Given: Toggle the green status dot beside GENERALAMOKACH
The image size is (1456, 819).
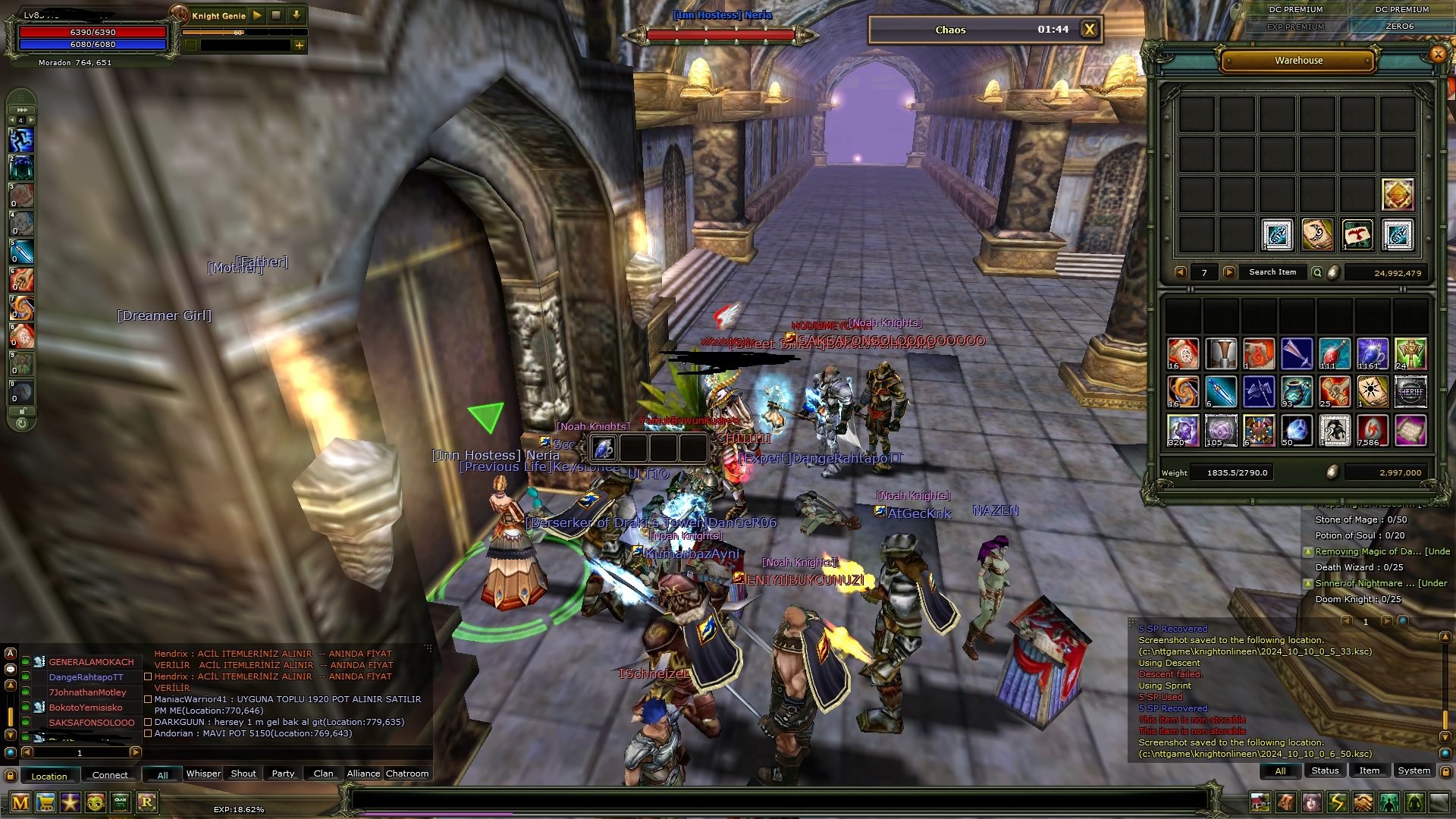Looking at the screenshot, I should [25, 661].
